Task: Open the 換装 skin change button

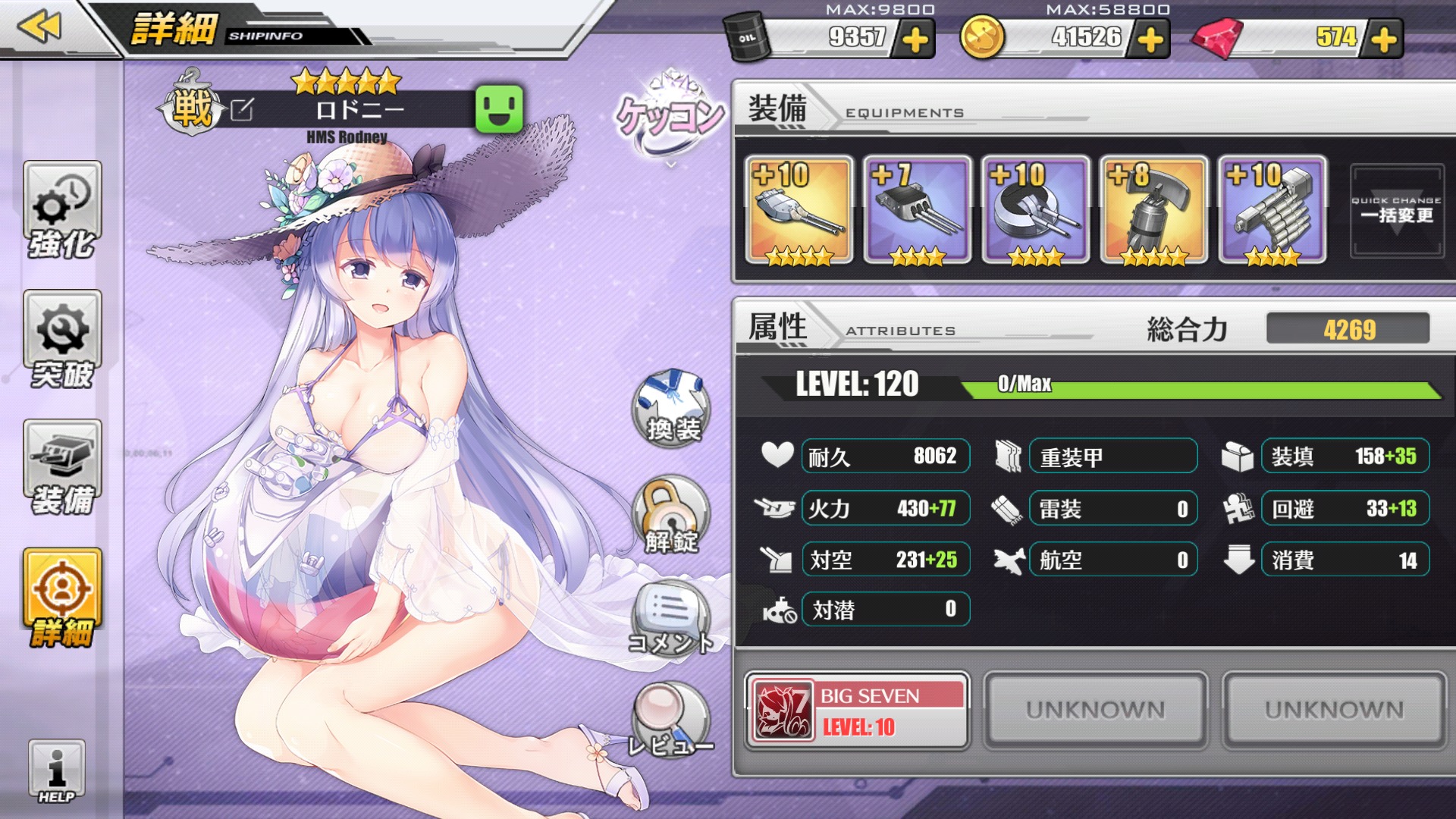Action: point(671,408)
